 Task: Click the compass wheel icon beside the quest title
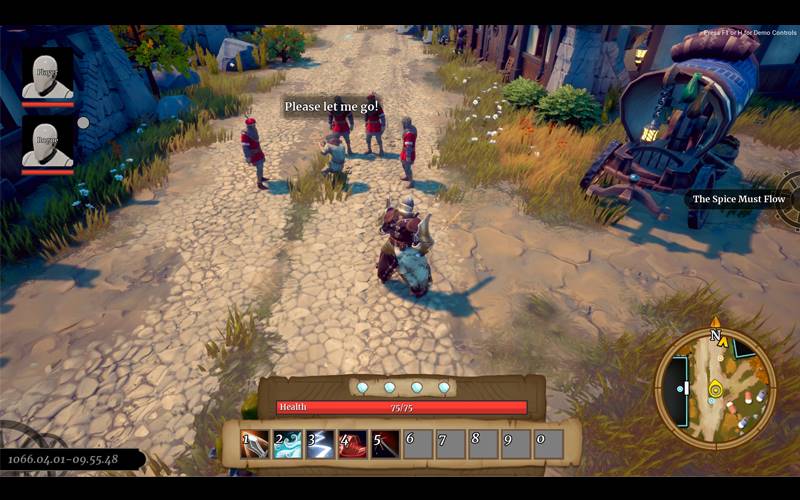click(x=791, y=197)
